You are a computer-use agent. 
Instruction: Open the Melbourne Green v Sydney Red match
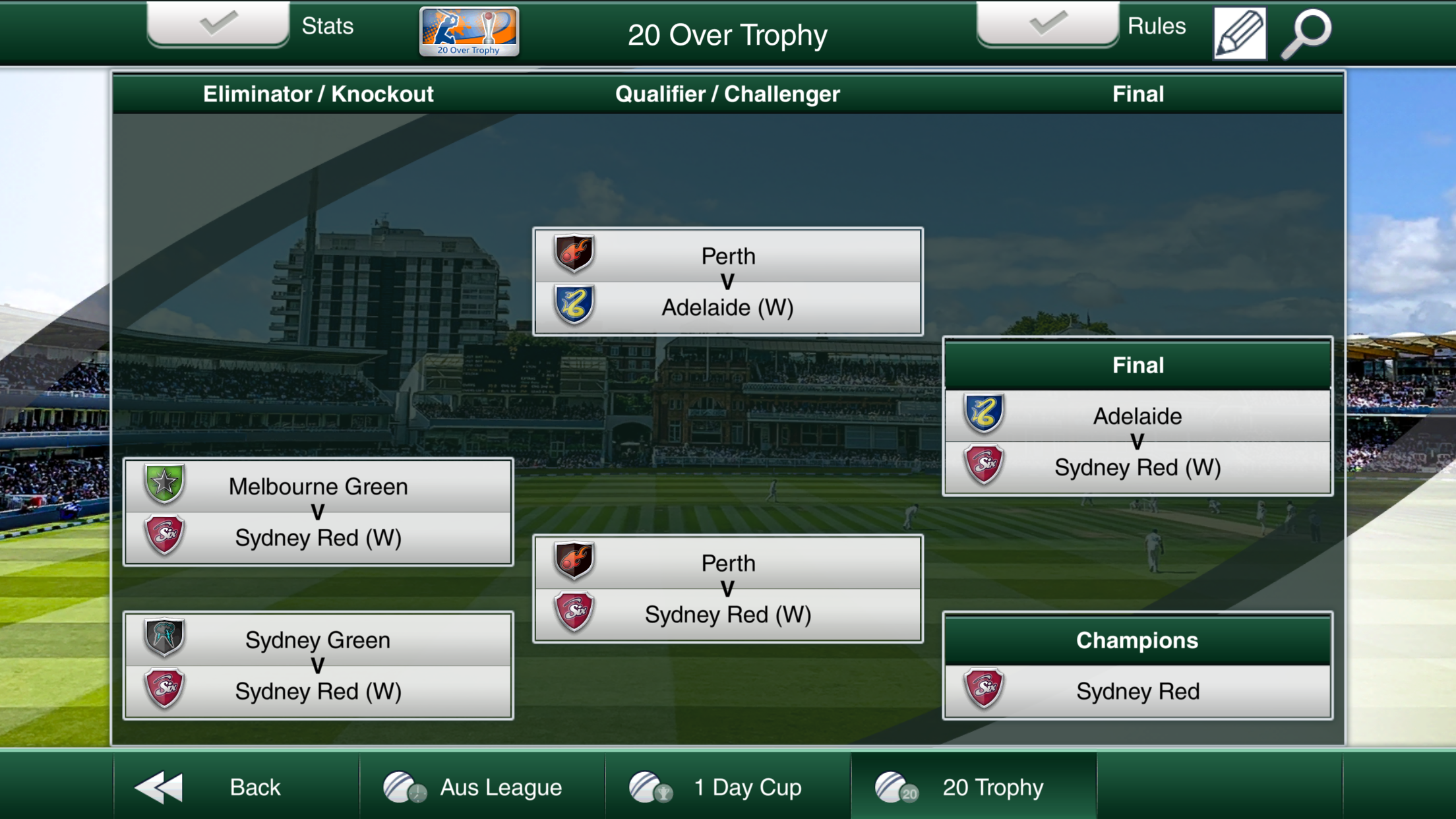click(x=318, y=512)
